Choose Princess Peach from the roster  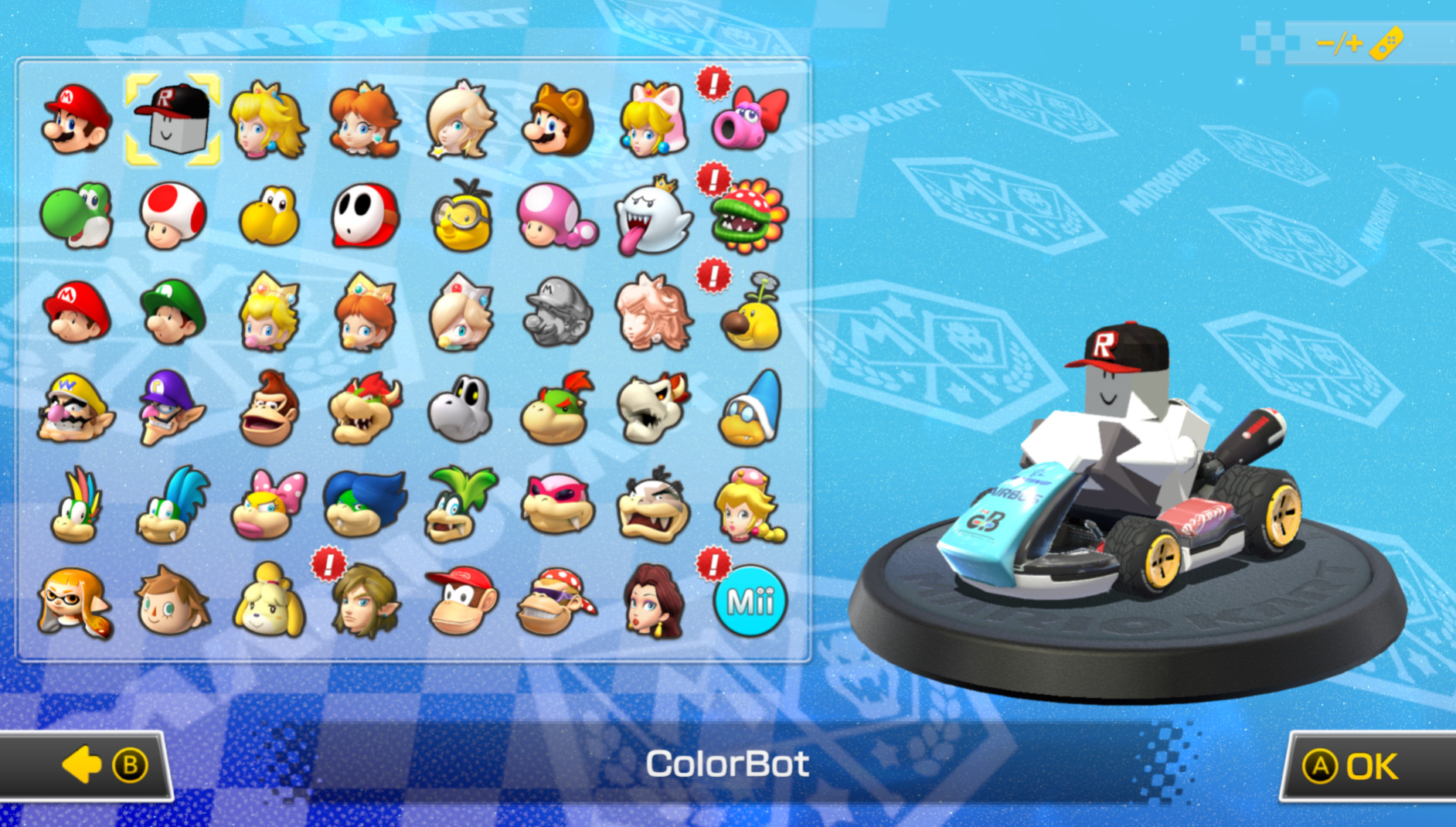tap(268, 121)
